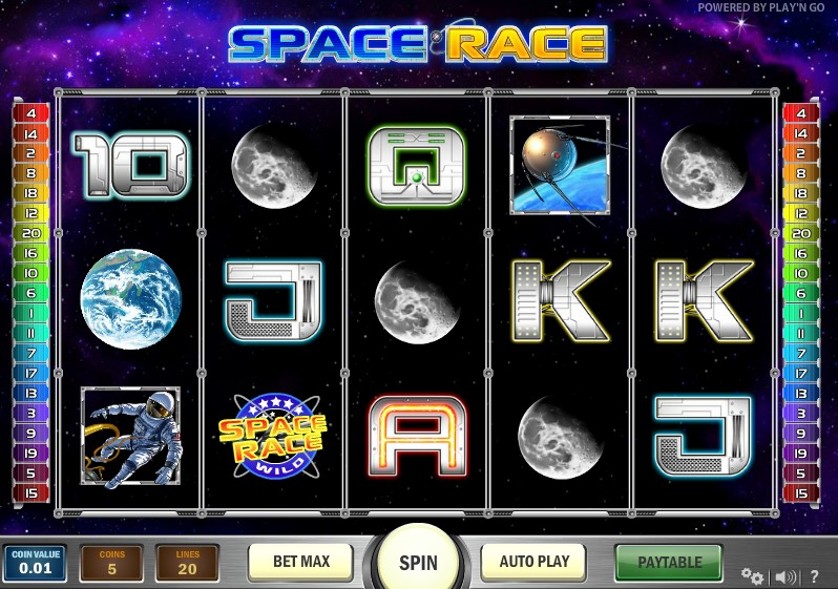Change the Coin Value setting

[x=34, y=564]
